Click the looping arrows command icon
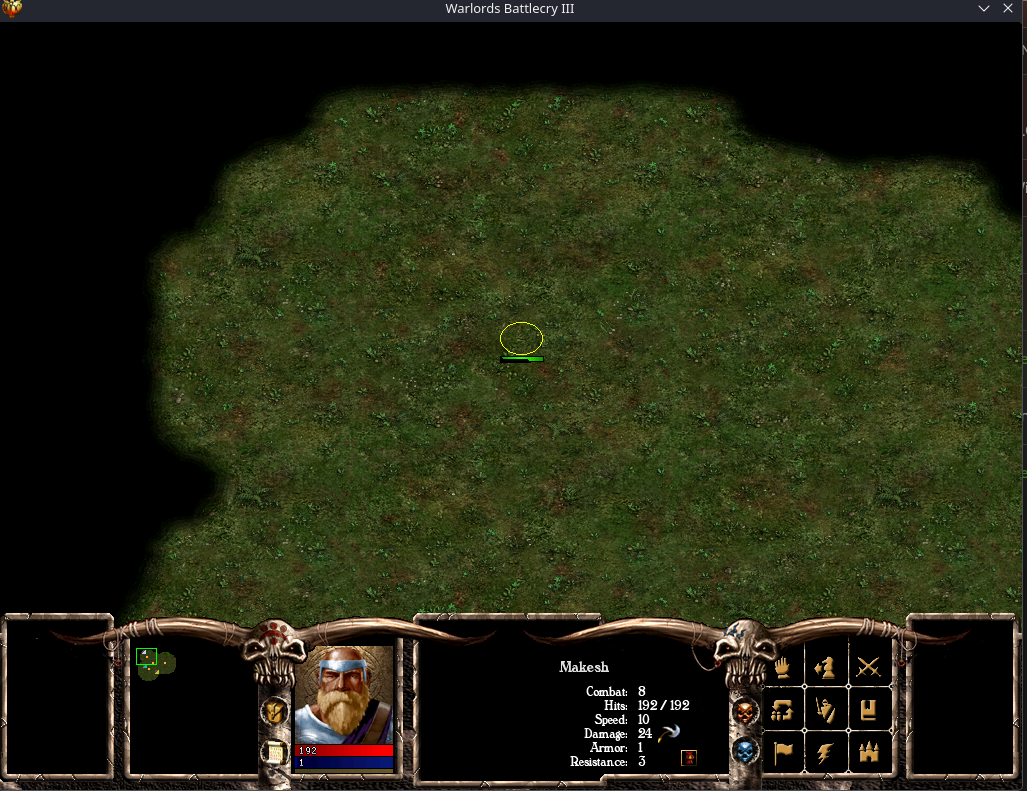 pos(783,709)
